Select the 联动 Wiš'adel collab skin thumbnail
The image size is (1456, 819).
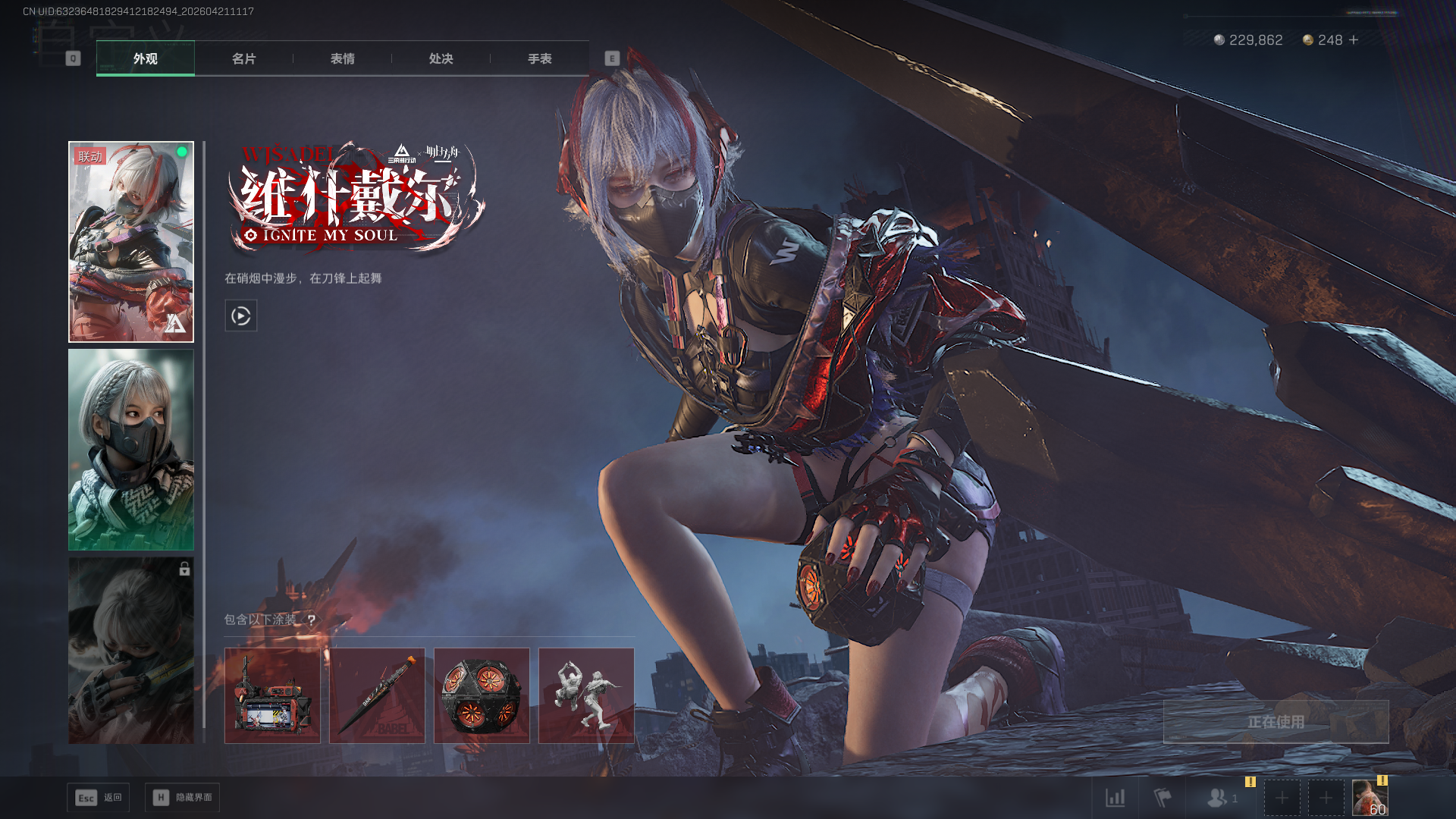pyautogui.click(x=131, y=242)
